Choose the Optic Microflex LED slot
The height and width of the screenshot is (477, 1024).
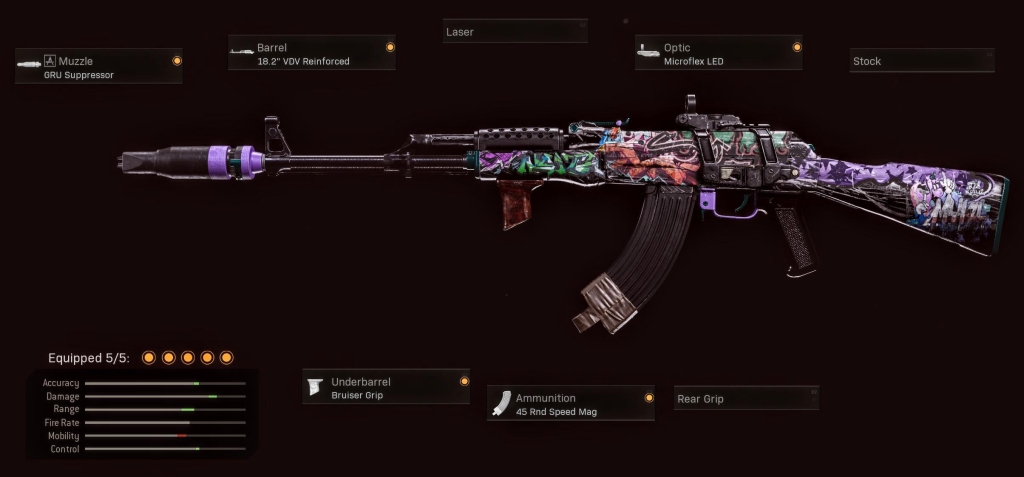point(718,53)
